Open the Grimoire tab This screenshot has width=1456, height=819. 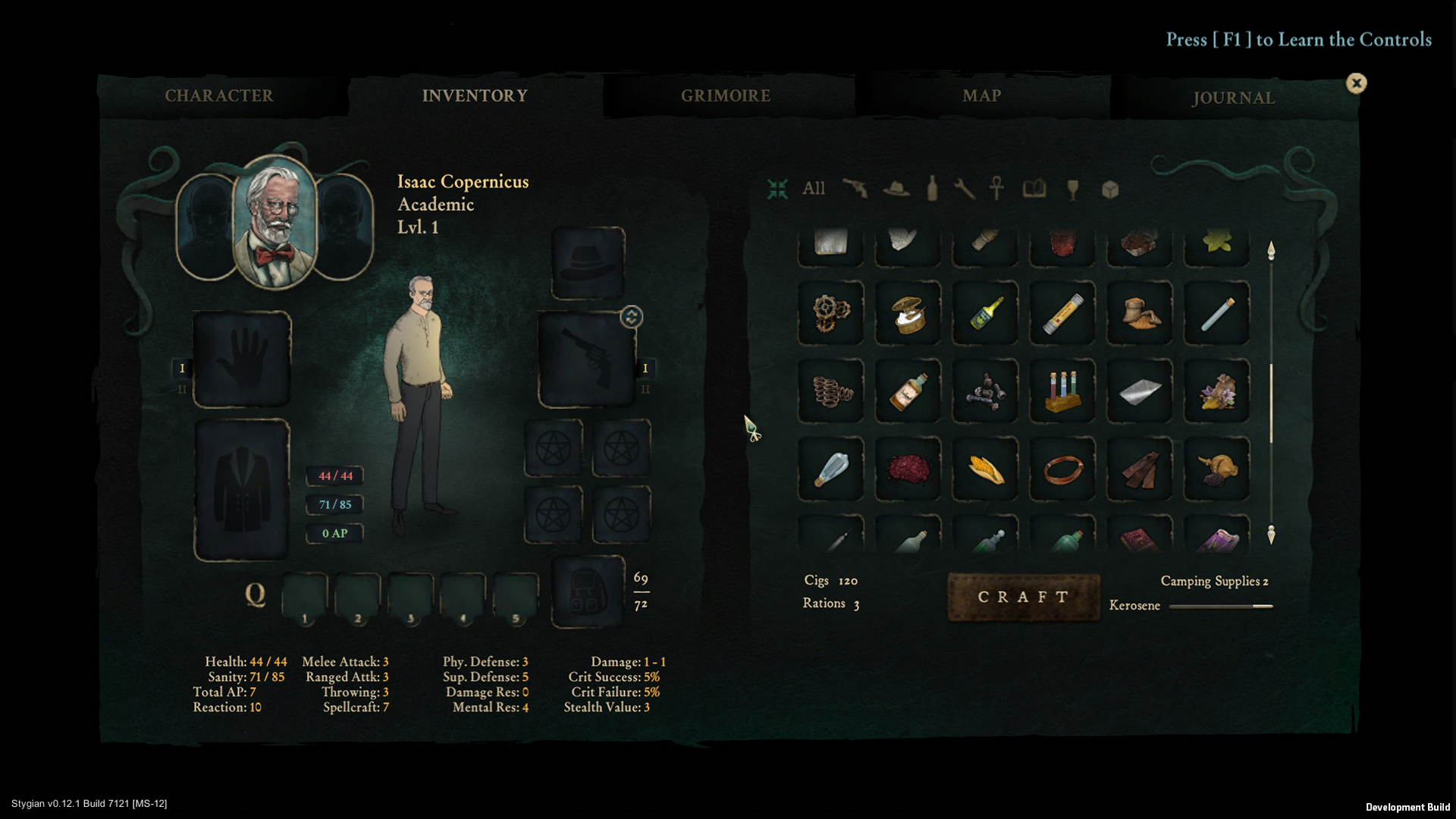(726, 96)
